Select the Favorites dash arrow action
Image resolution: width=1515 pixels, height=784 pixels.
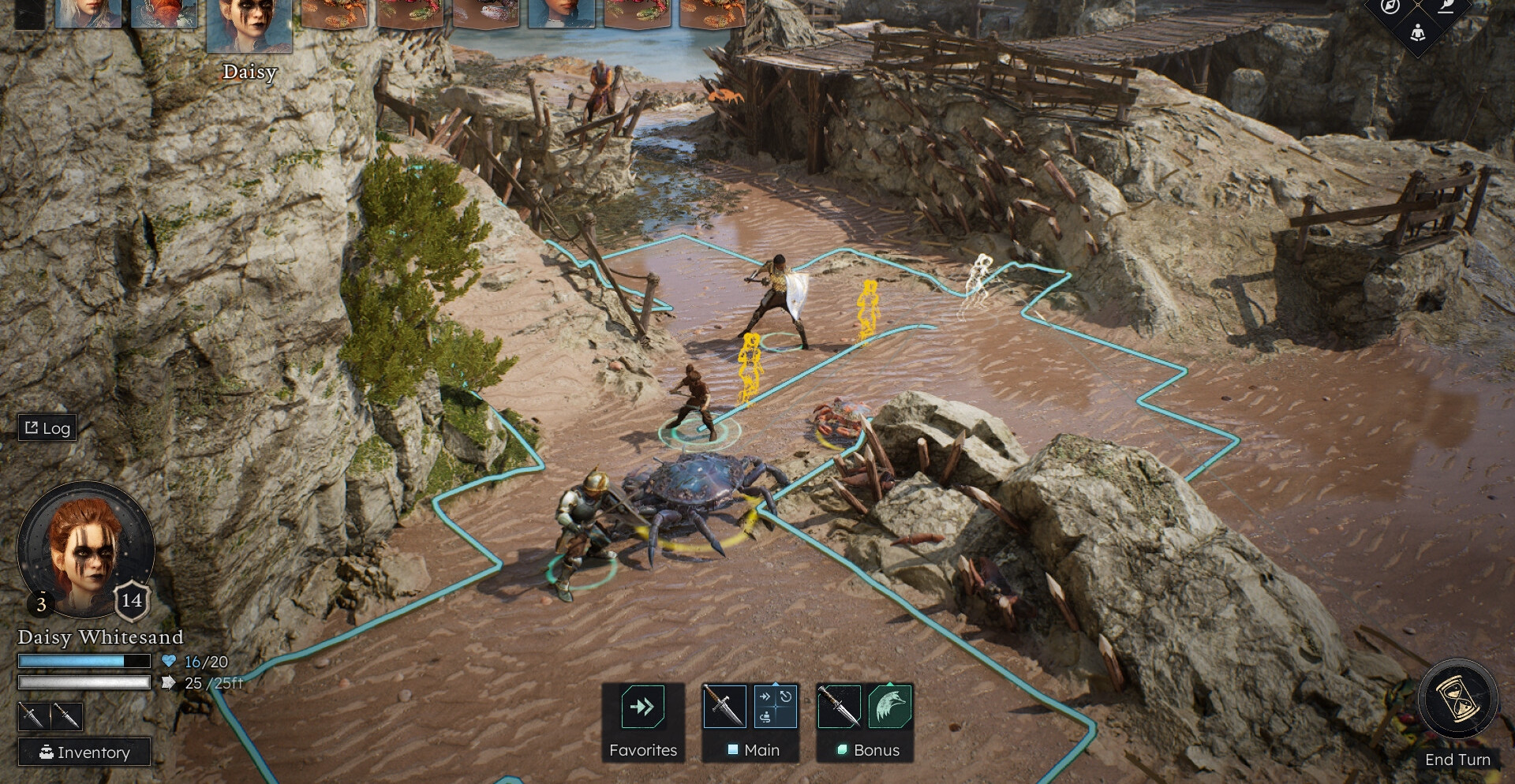point(642,706)
